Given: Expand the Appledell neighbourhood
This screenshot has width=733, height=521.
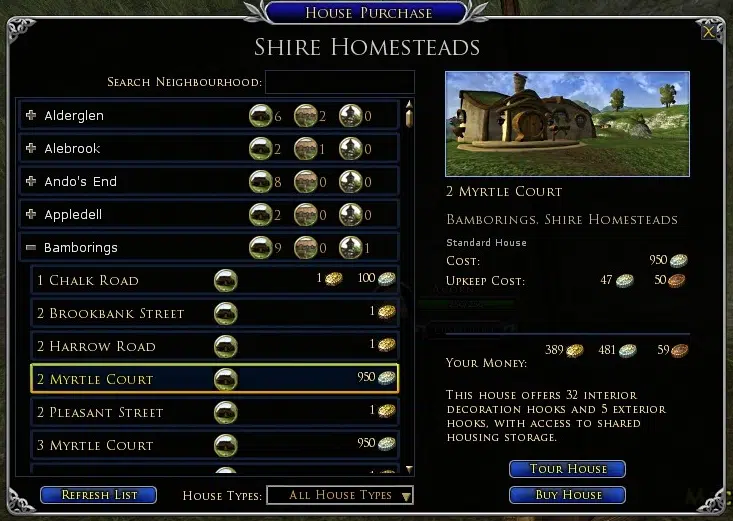Looking at the screenshot, I should tap(31, 215).
